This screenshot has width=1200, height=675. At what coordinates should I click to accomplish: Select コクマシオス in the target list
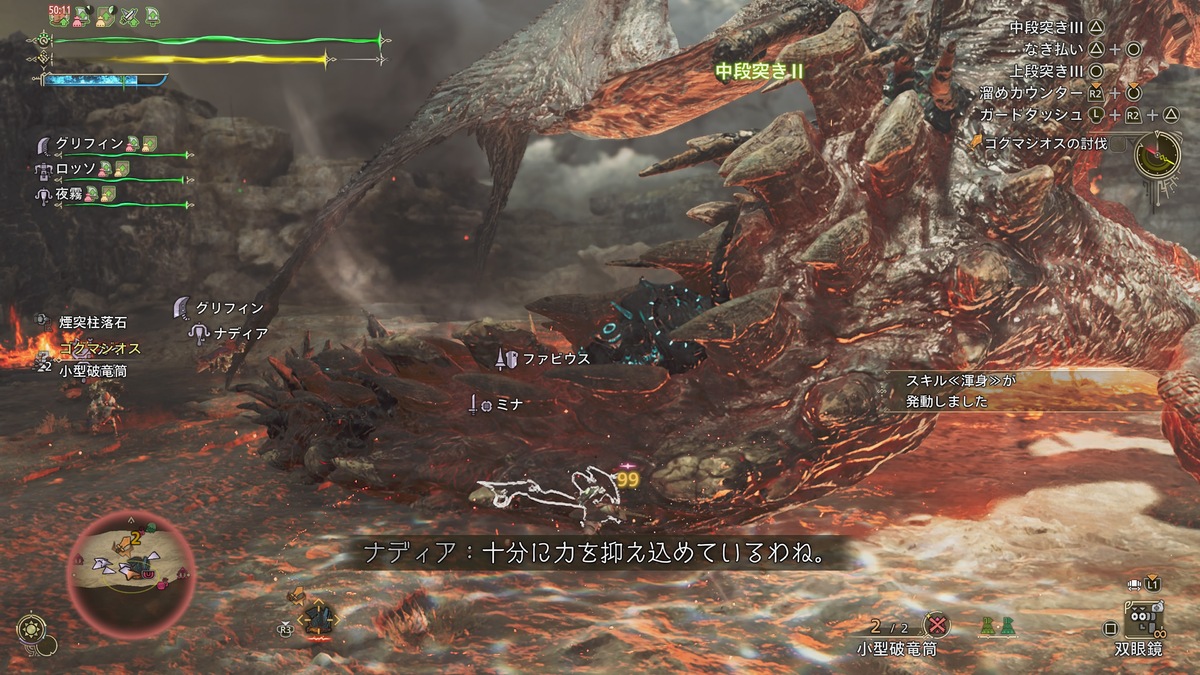click(x=99, y=349)
